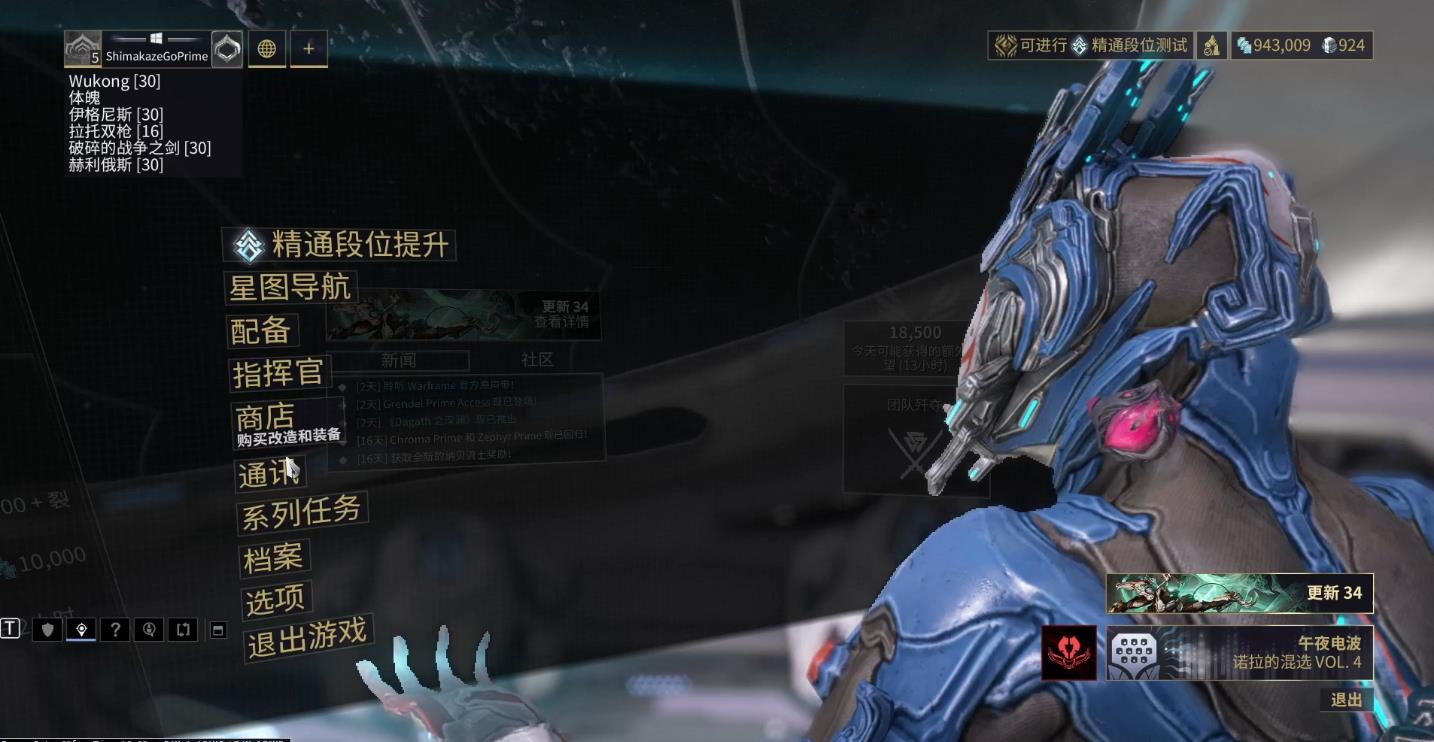Expand the 午夜电波 诺拉的混选 VOL.4 panel
Screen dimensions: 1434x742
click(x=1240, y=653)
